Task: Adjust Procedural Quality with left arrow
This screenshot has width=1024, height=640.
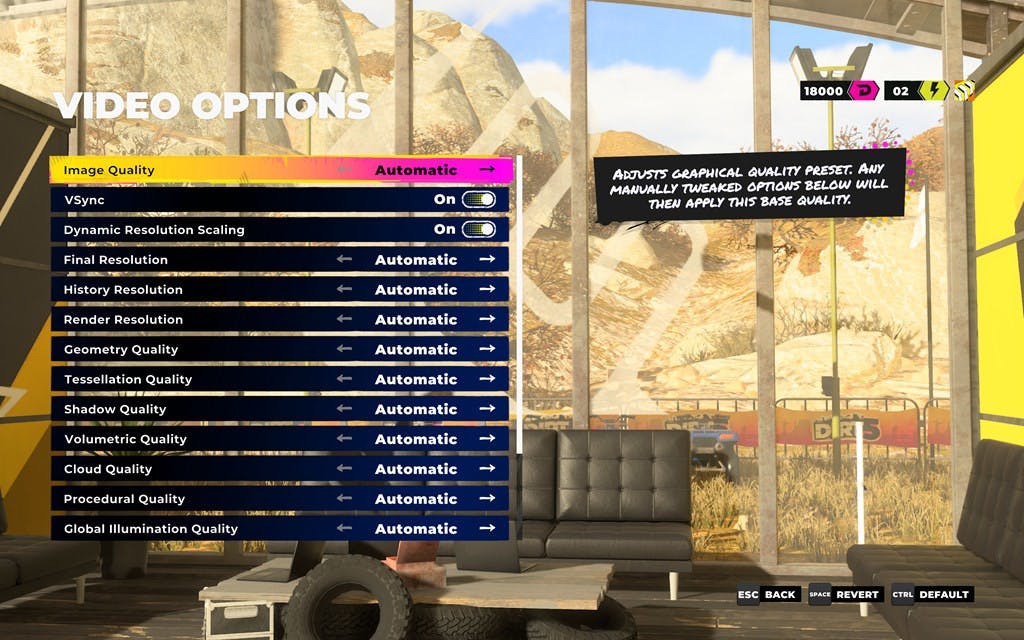Action: 345,499
